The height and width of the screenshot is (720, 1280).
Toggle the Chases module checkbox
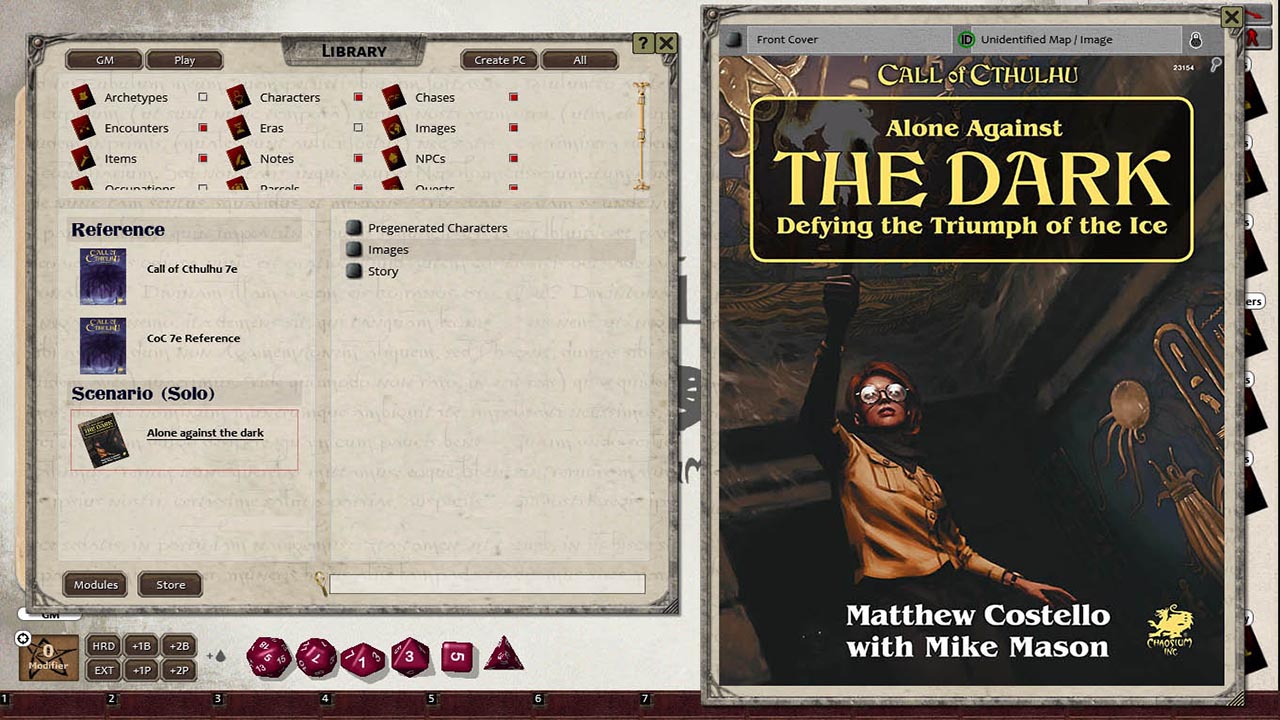pyautogui.click(x=513, y=97)
